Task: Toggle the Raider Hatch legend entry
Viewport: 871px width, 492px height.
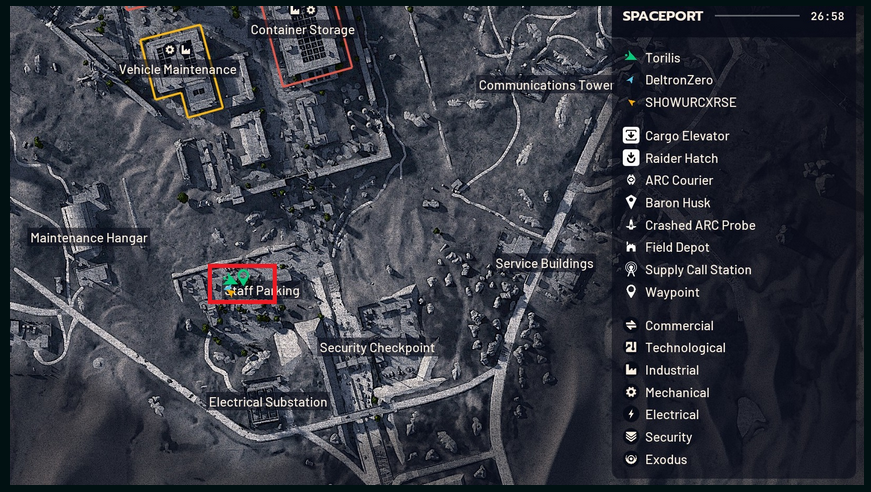Action: 681,158
